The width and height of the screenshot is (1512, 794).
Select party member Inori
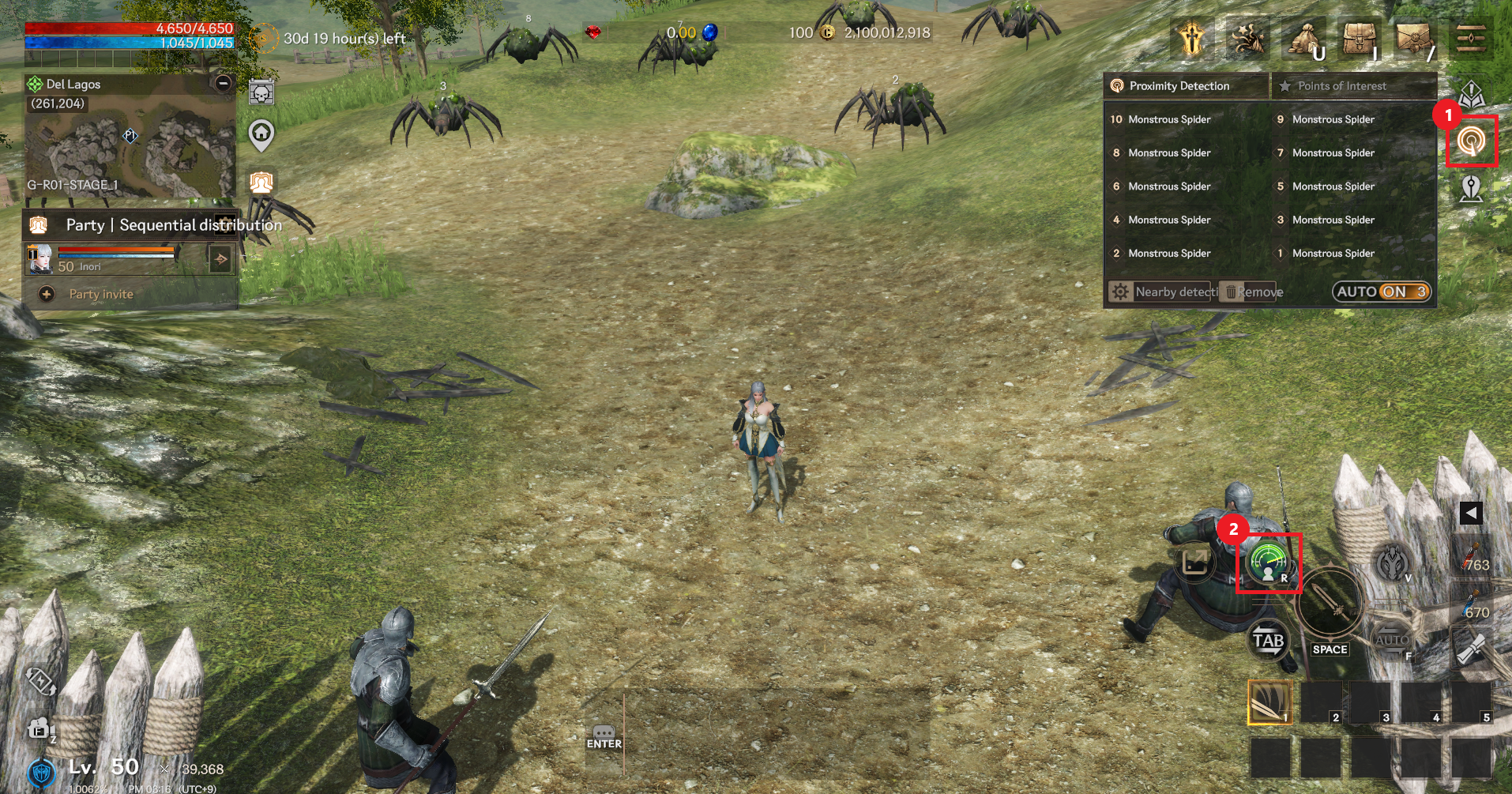(x=103, y=259)
